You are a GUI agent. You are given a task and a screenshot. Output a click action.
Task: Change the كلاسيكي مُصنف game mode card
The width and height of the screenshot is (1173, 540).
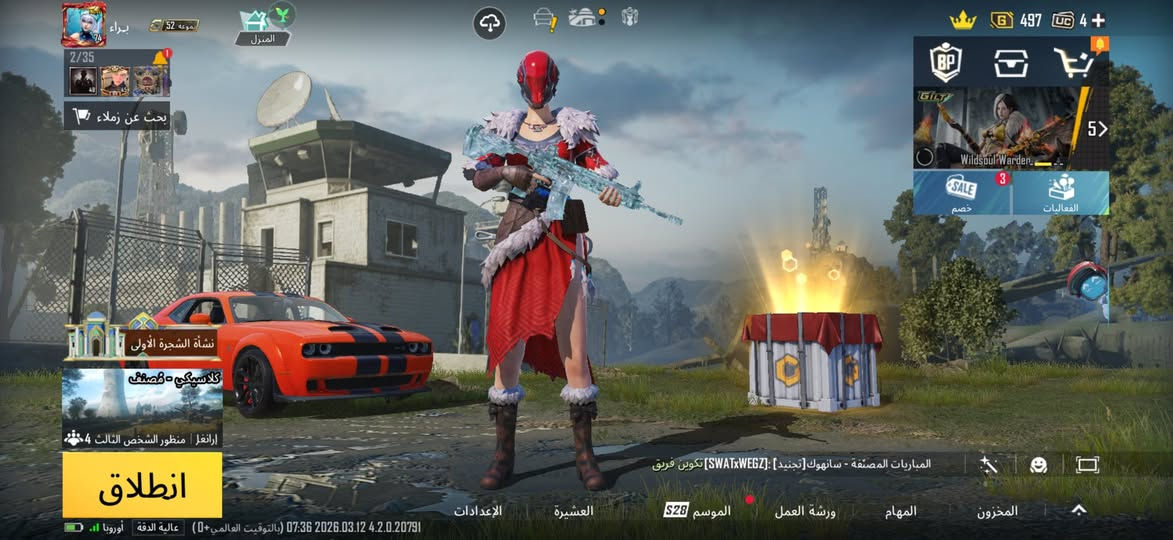coord(142,406)
